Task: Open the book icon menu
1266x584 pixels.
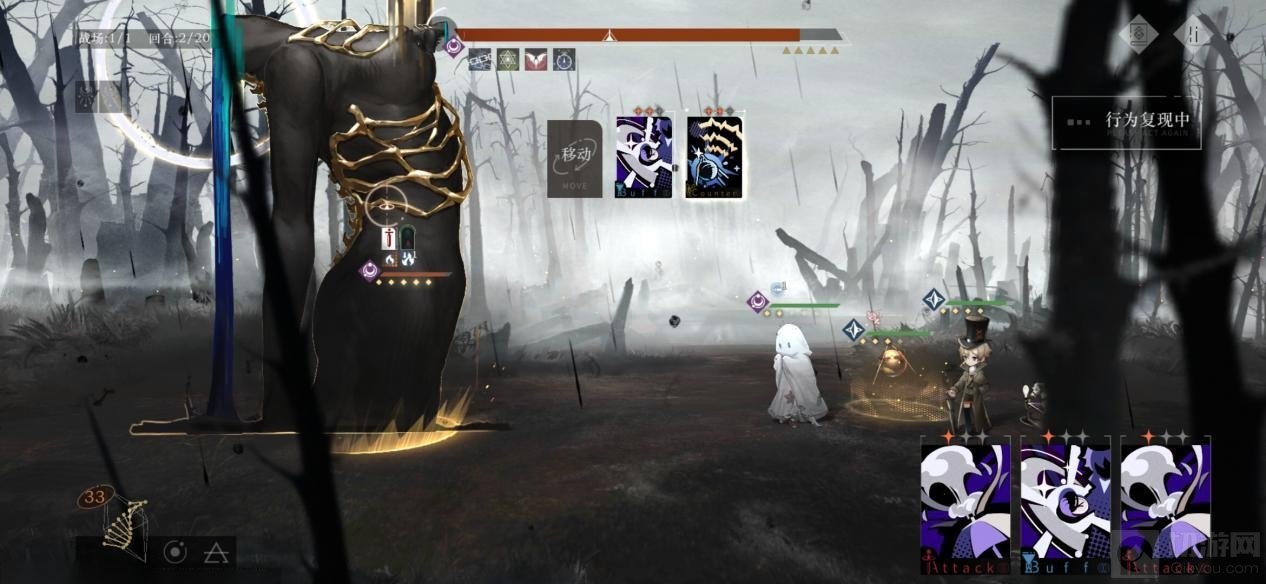Action: point(1138,34)
